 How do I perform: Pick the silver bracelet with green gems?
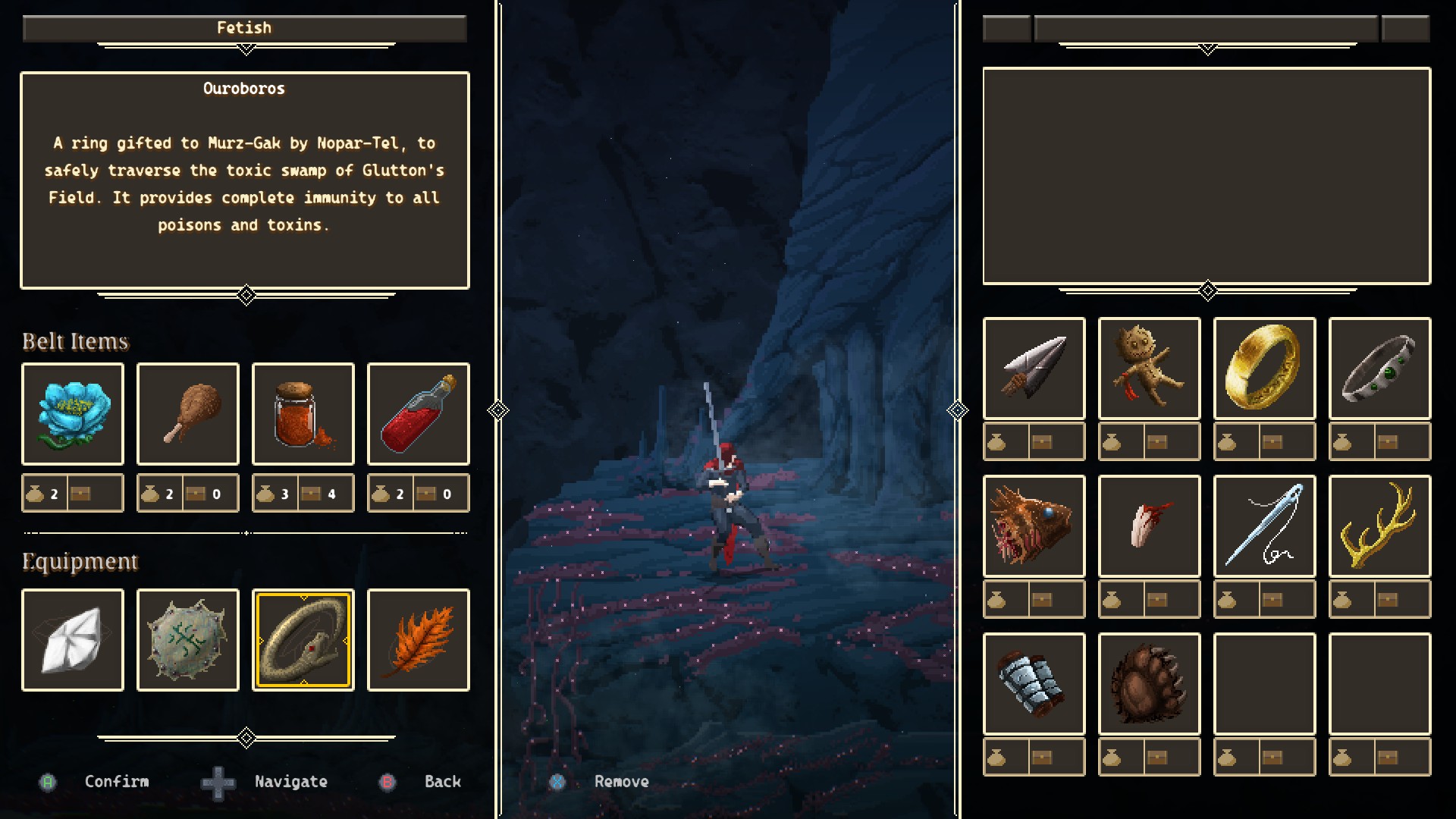pos(1380,369)
